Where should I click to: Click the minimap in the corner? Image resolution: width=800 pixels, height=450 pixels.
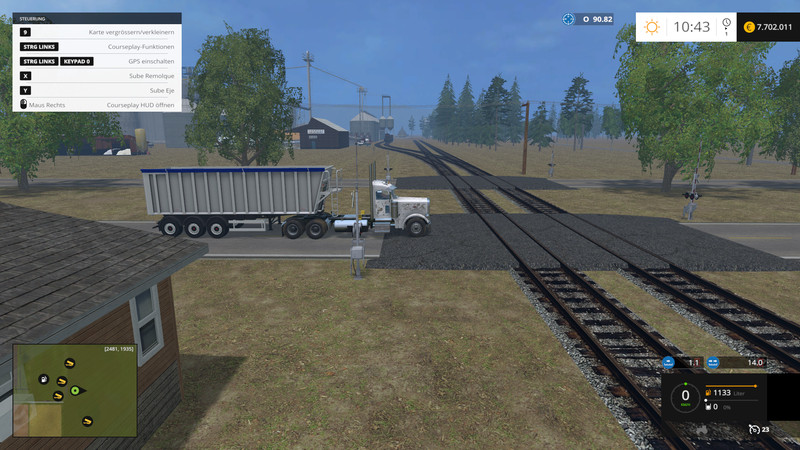click(x=75, y=391)
